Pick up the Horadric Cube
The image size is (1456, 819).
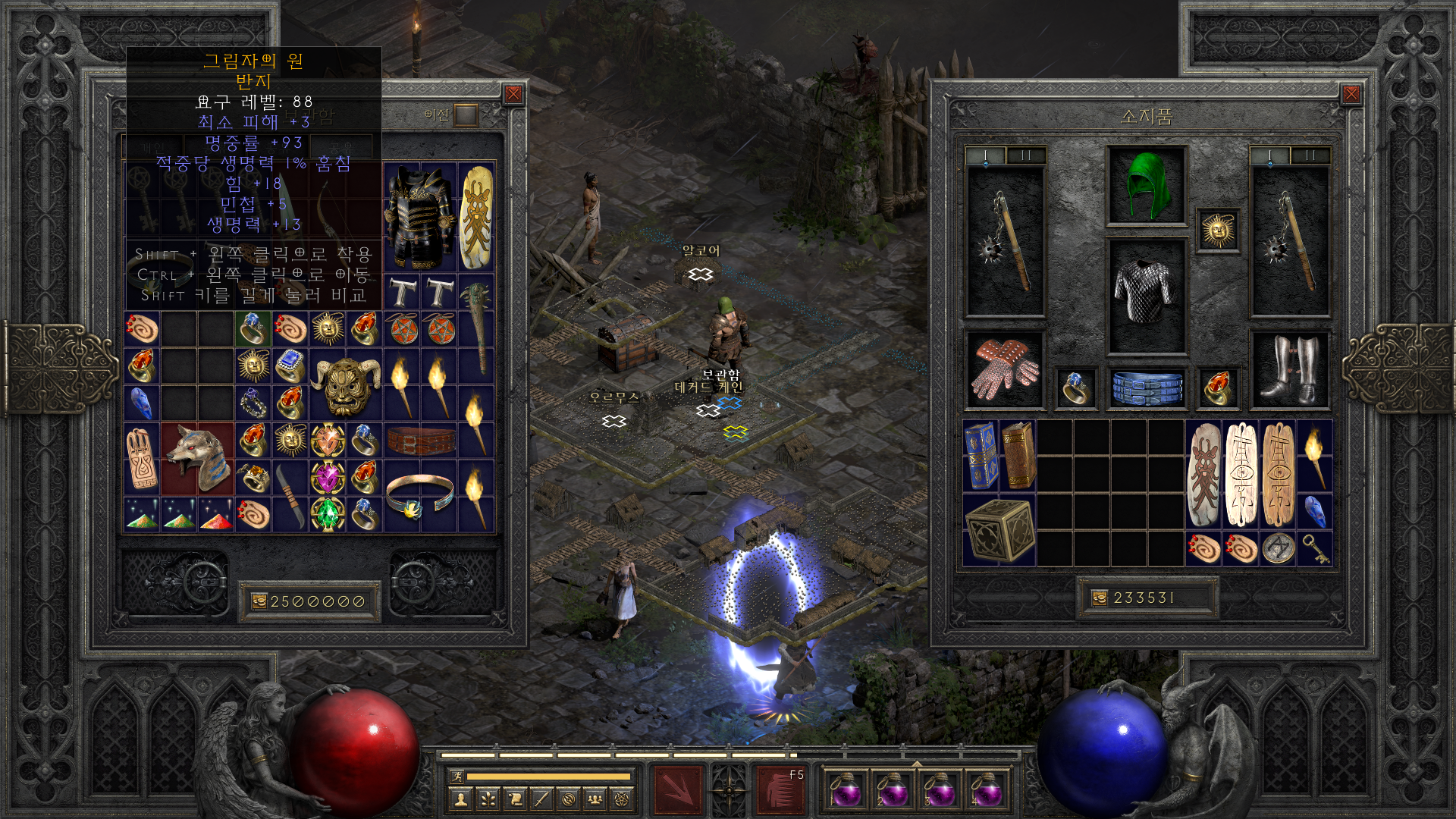click(x=999, y=531)
